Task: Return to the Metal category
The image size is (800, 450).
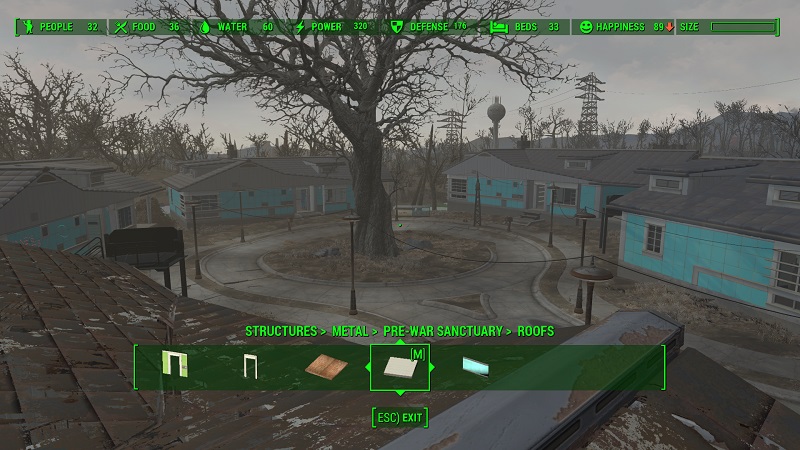Action: (350, 330)
